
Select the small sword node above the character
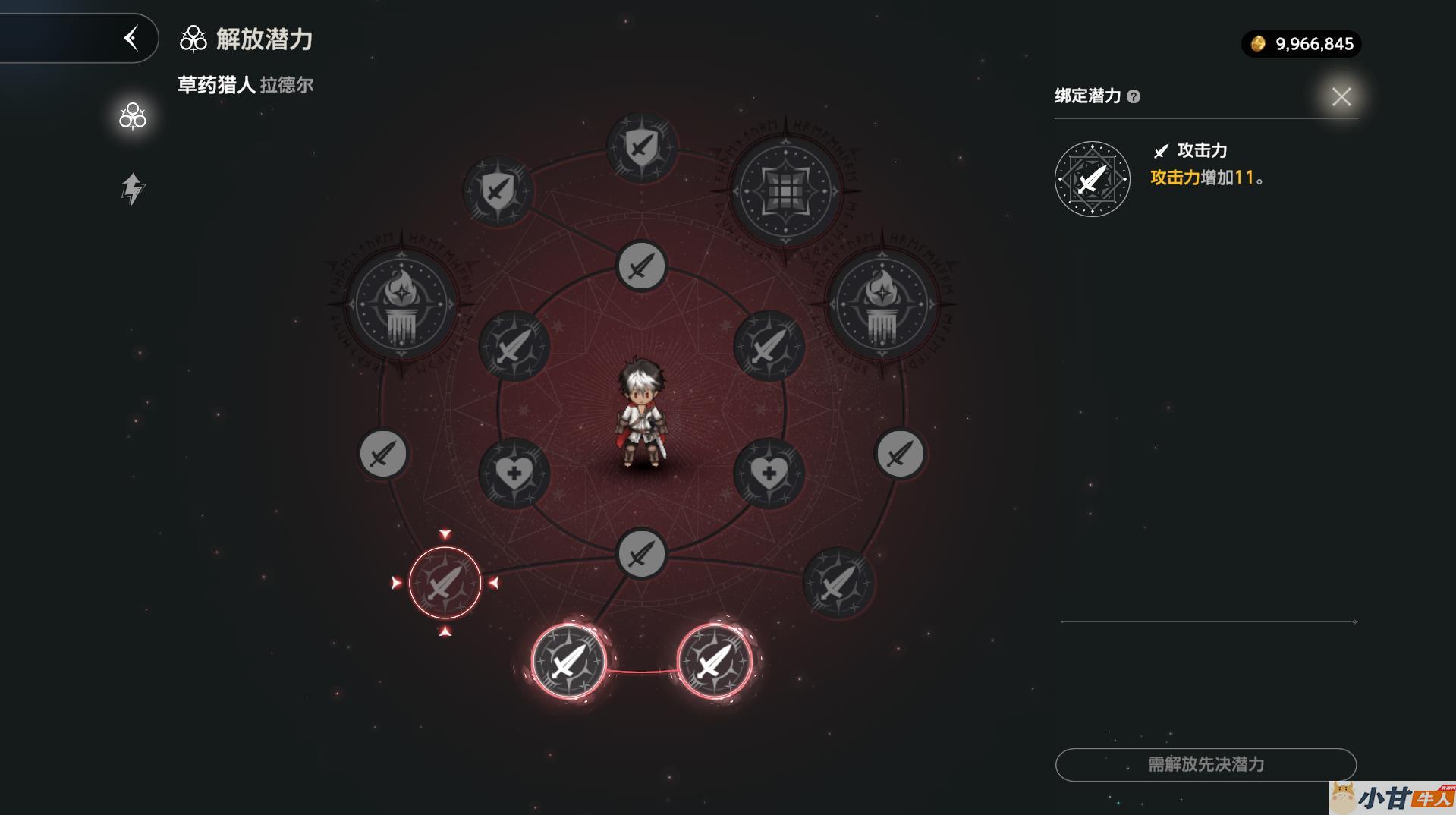[642, 266]
